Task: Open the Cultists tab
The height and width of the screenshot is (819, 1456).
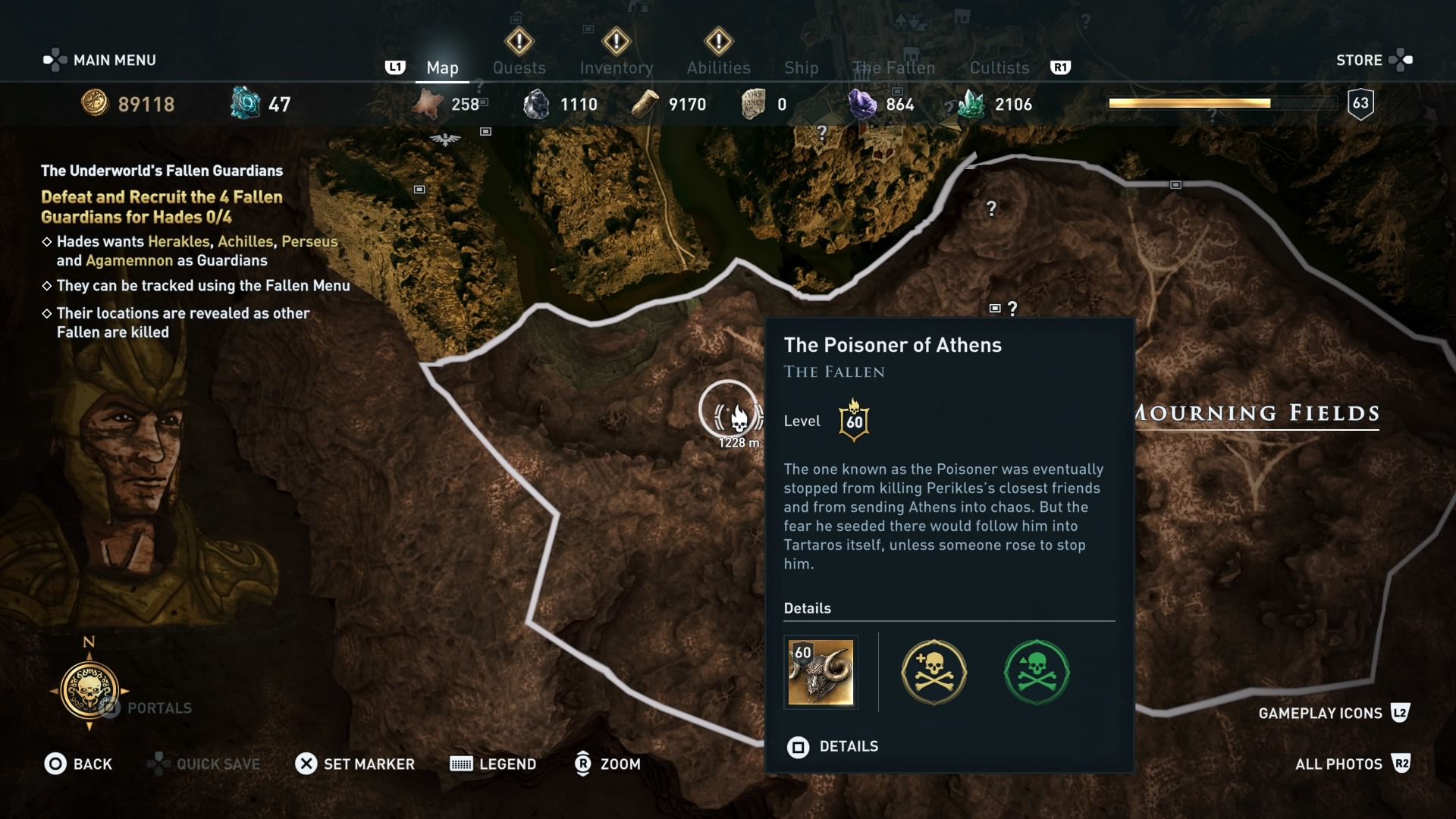Action: (x=999, y=67)
